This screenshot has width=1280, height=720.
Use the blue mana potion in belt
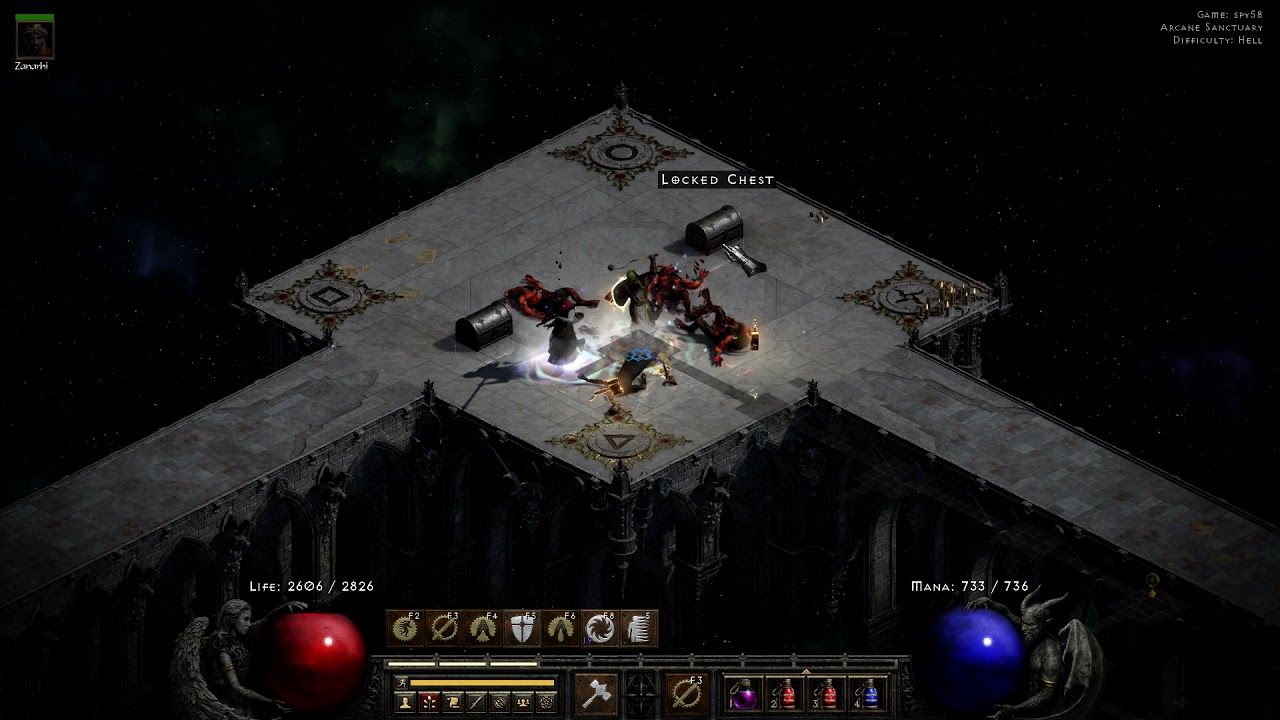(868, 694)
